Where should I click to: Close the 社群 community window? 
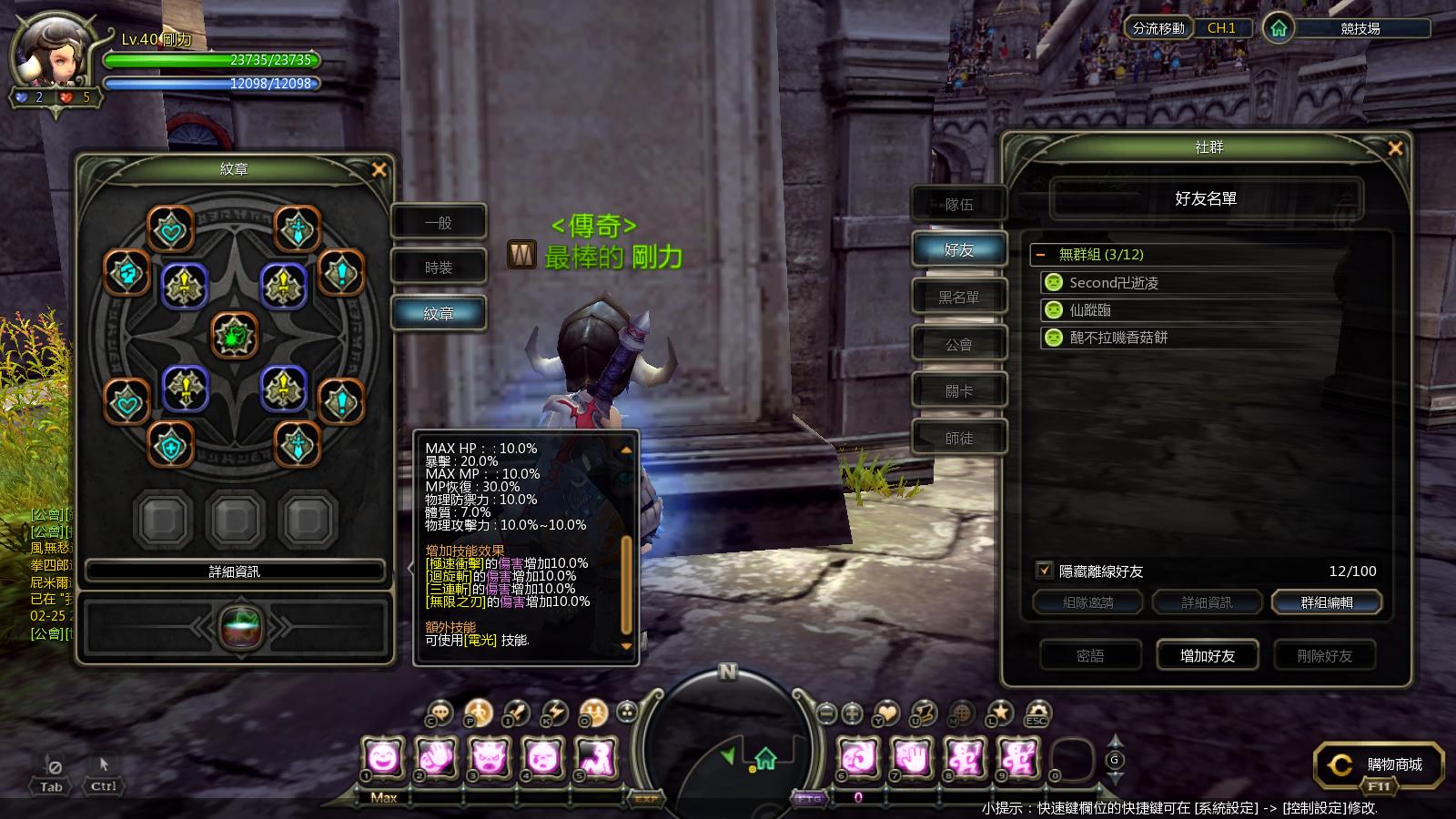click(1395, 148)
